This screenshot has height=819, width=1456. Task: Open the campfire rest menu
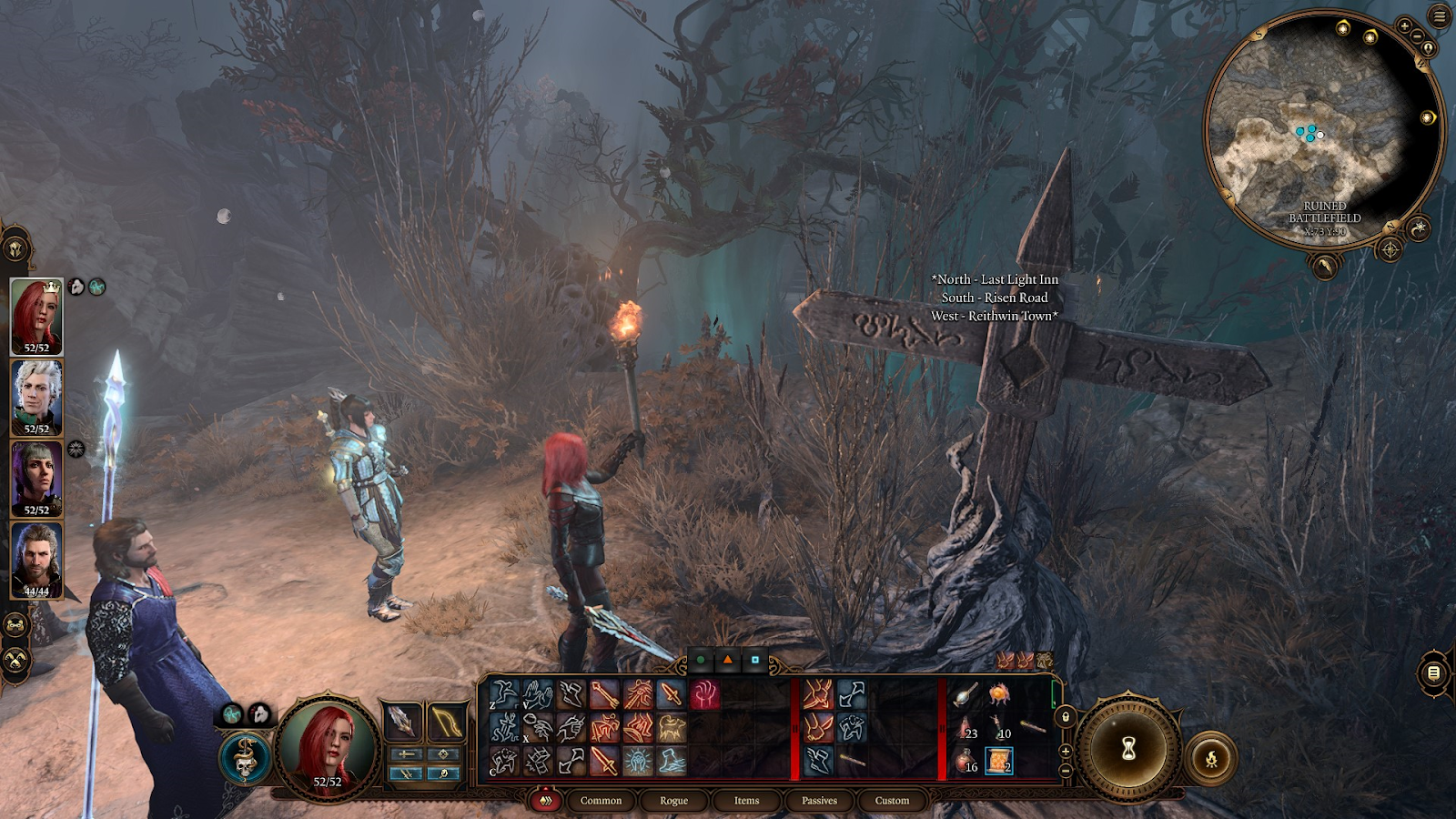[1211, 759]
